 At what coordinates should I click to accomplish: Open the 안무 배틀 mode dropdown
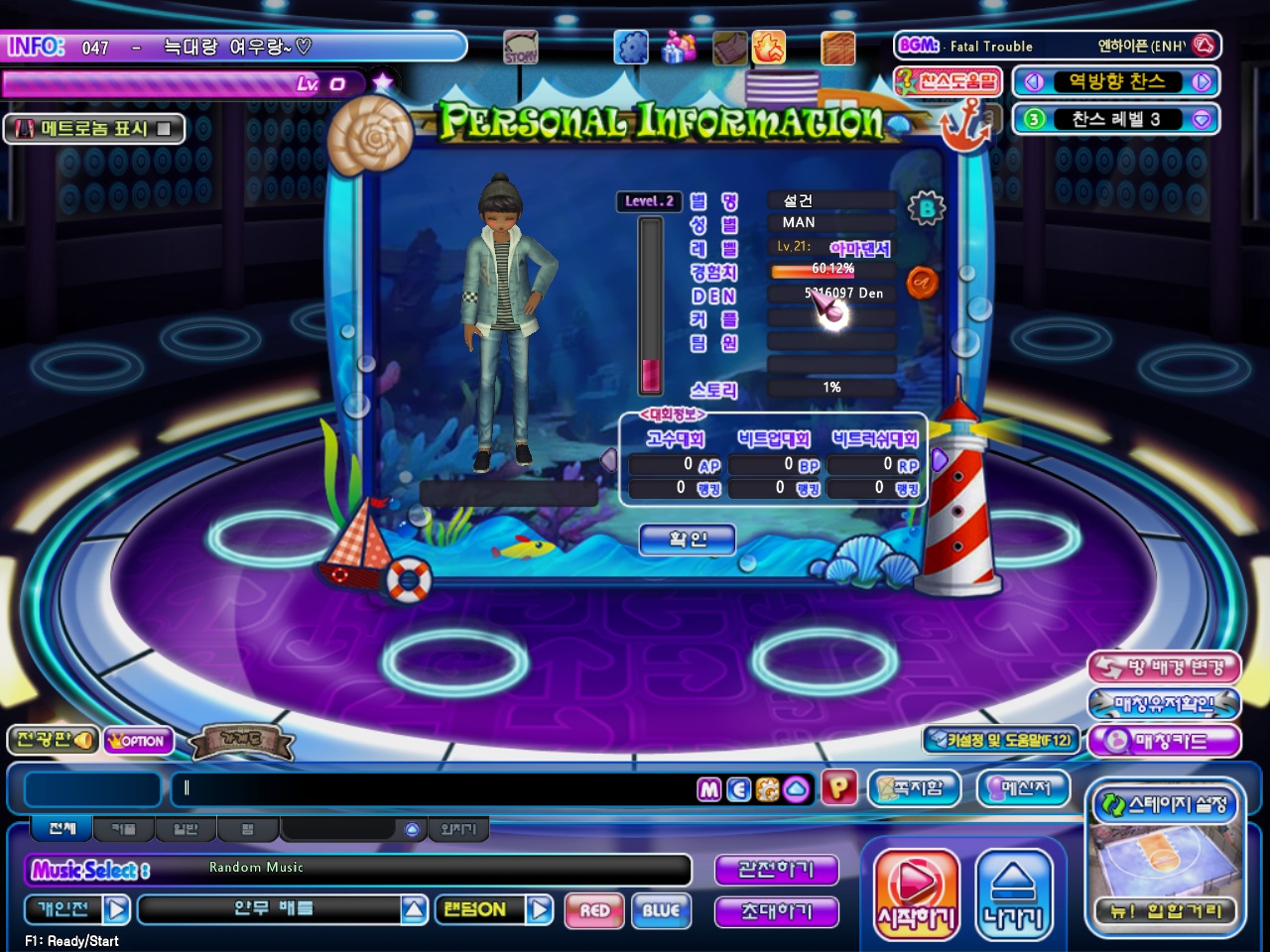pos(415,909)
